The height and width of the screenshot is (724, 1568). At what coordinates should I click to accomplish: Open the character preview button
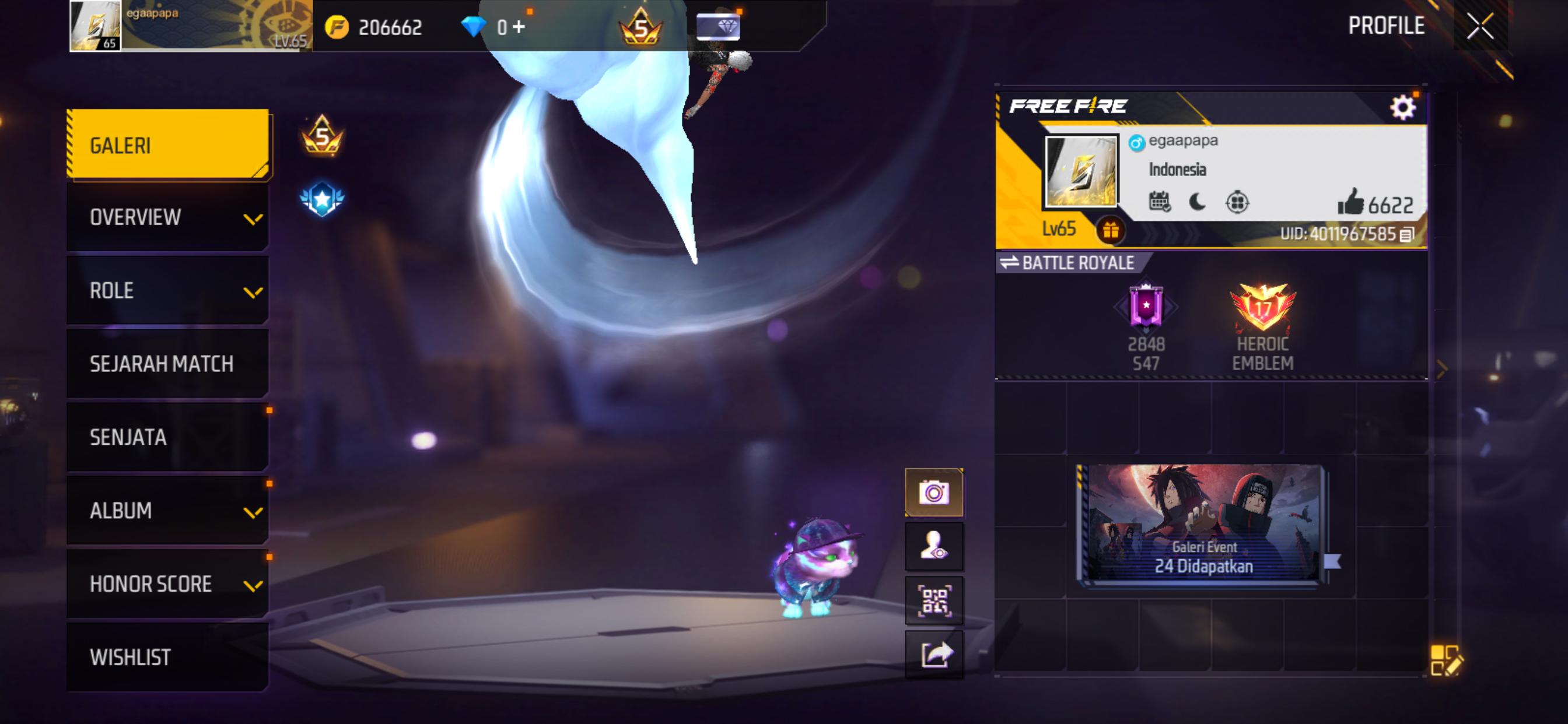[934, 546]
